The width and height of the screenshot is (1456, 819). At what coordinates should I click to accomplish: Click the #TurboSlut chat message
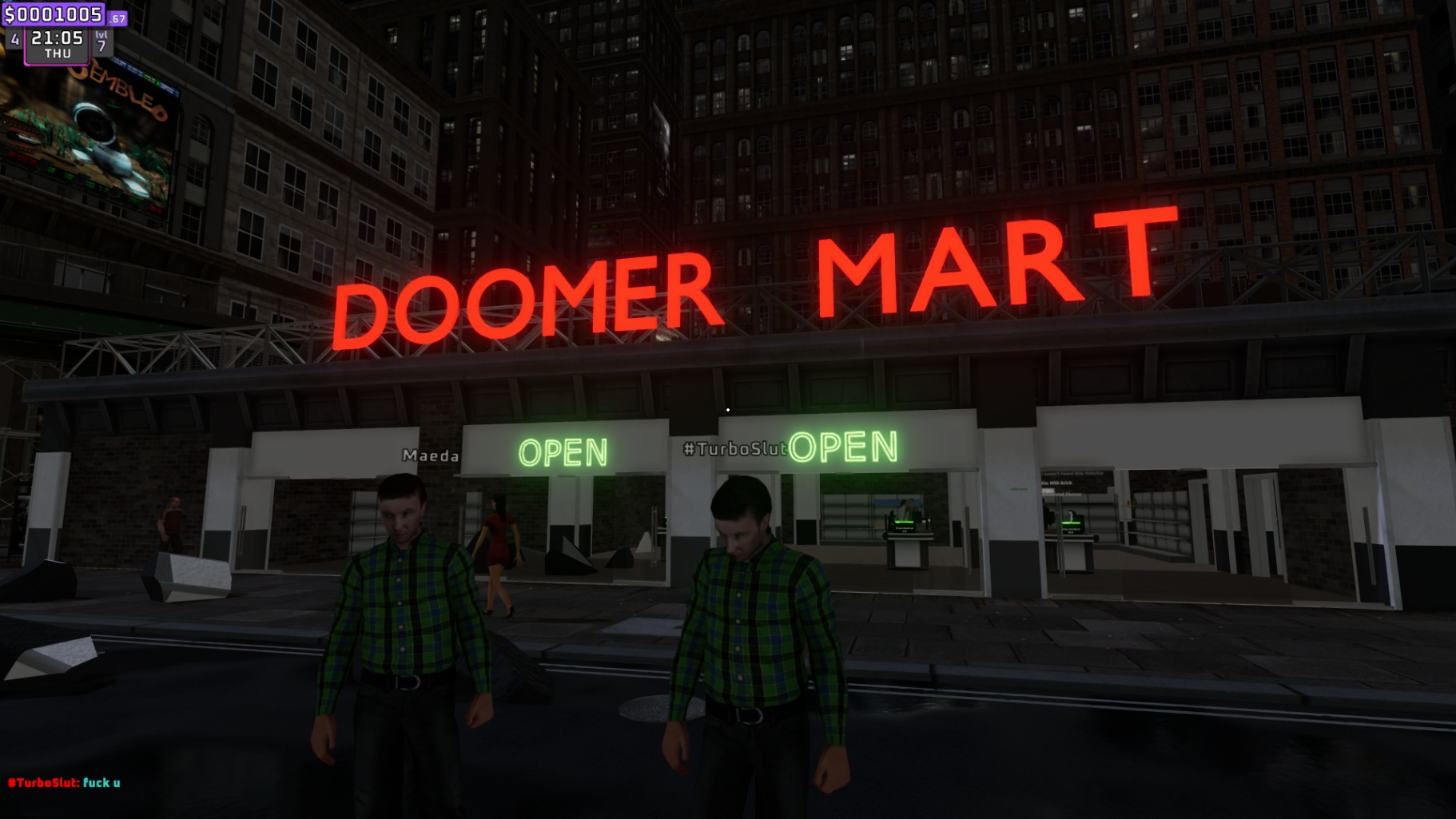64,783
